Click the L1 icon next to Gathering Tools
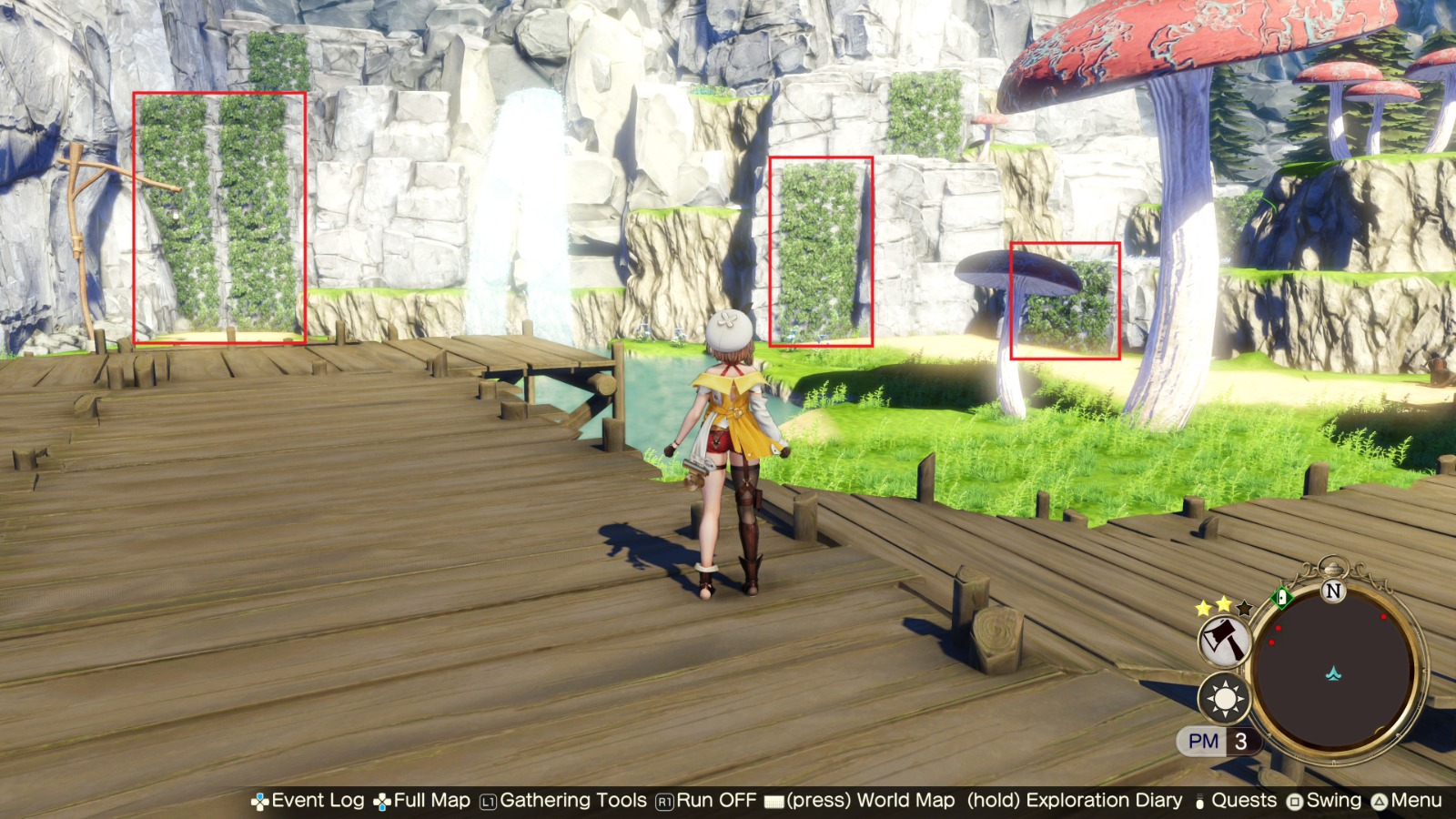 (489, 802)
